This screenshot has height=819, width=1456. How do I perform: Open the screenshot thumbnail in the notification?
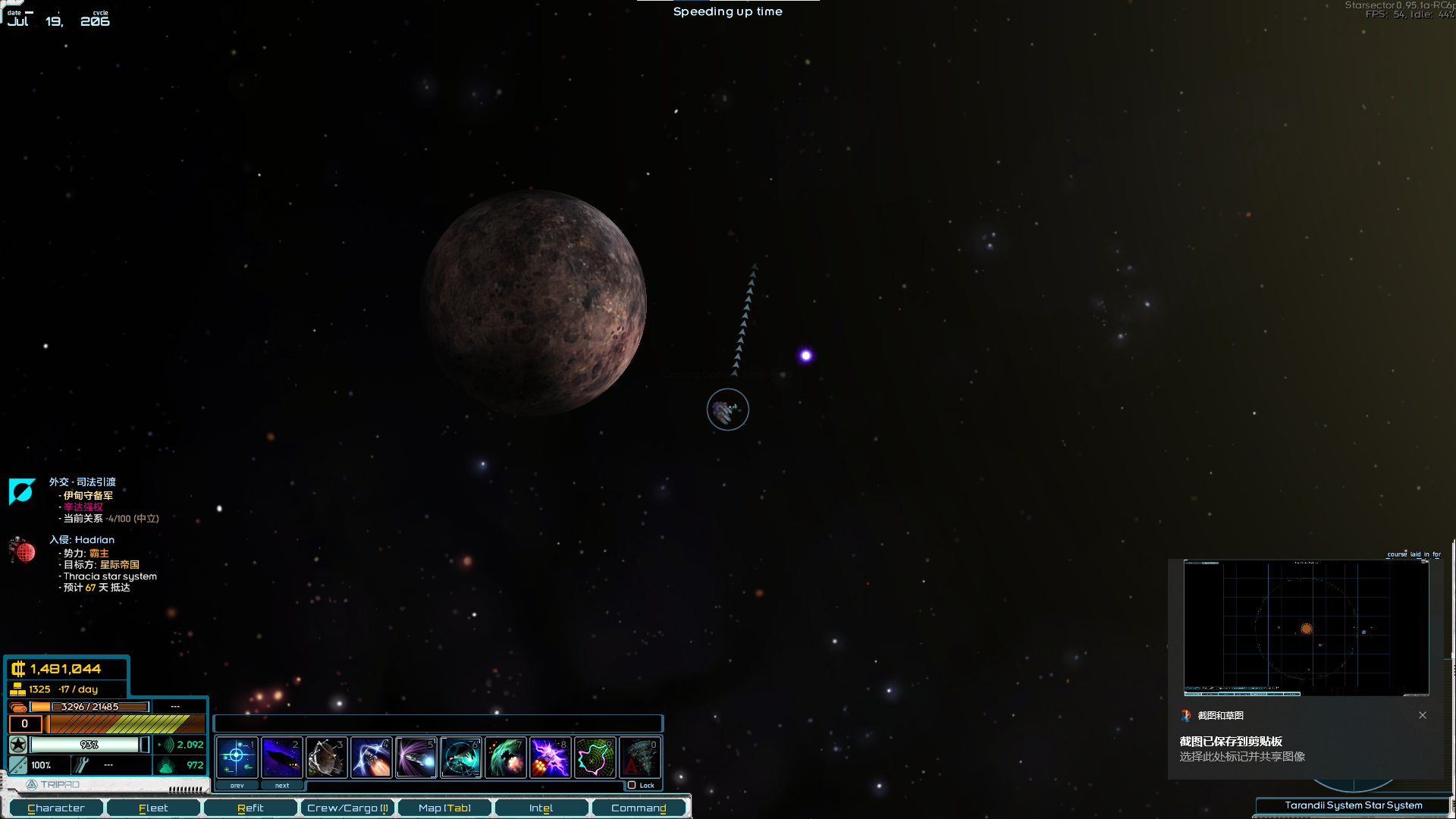click(1306, 628)
